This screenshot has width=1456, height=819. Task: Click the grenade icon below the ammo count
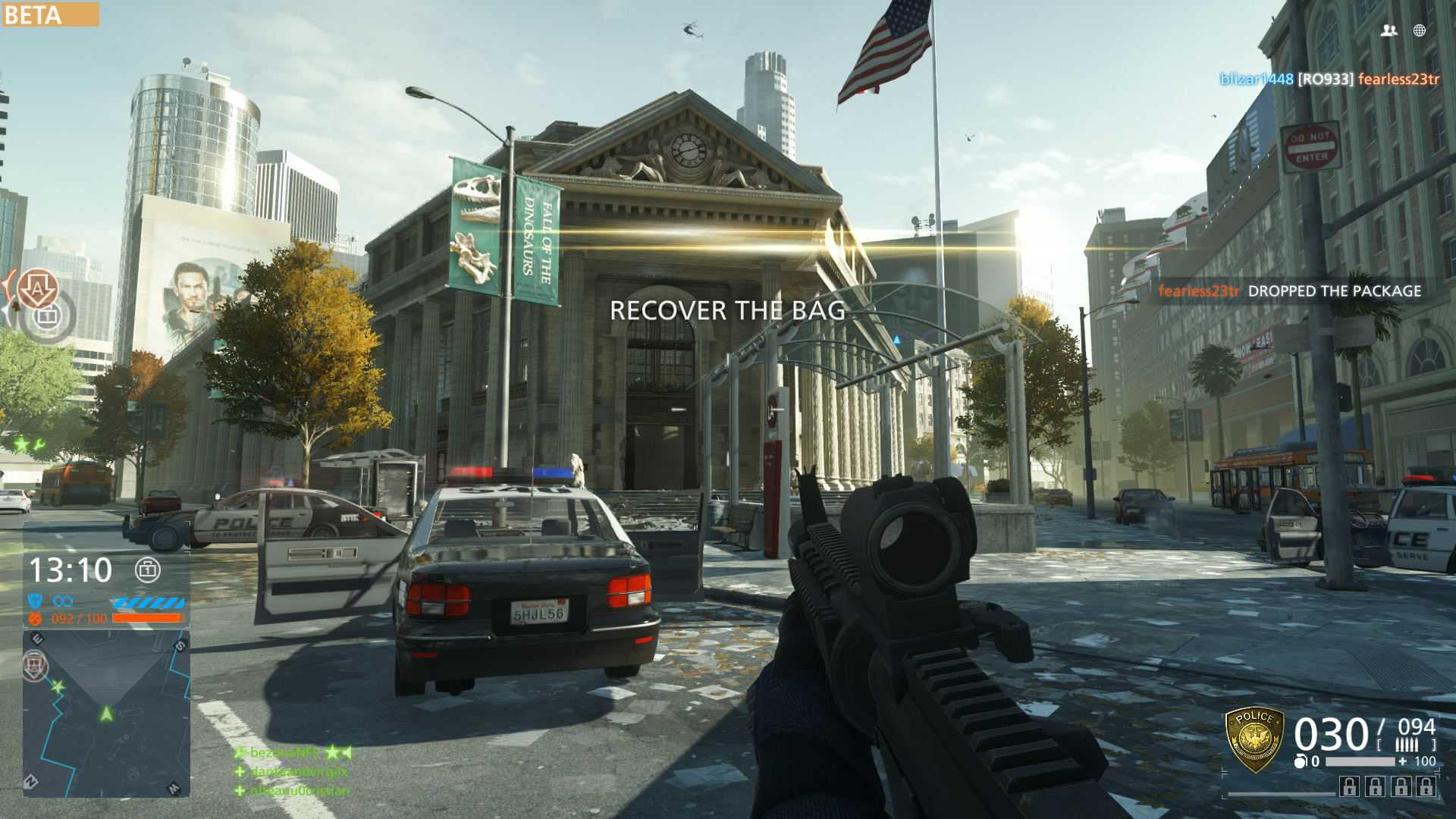pos(1300,761)
